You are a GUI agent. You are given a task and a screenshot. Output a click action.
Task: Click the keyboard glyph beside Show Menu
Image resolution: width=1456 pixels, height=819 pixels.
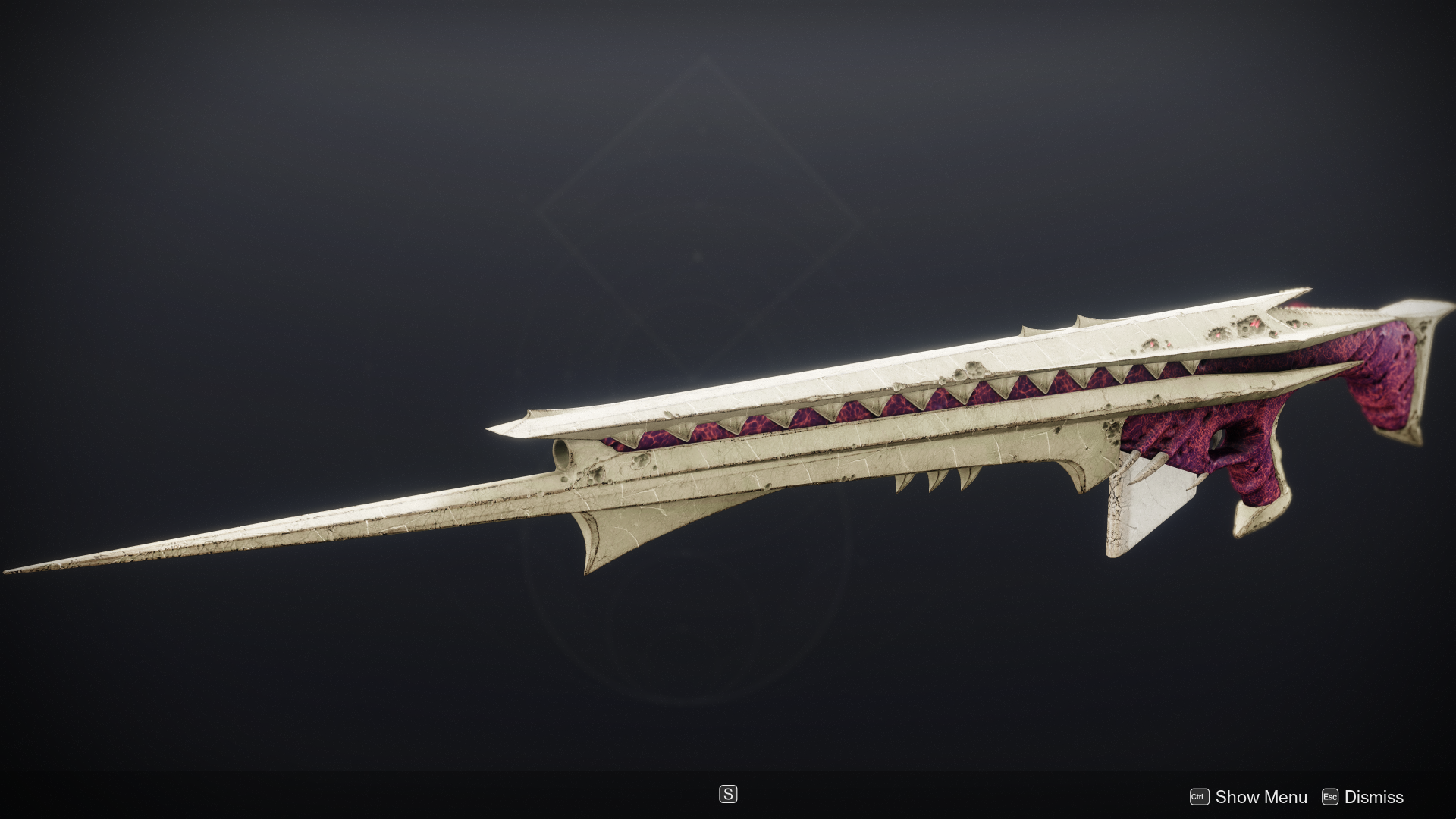click(1200, 797)
